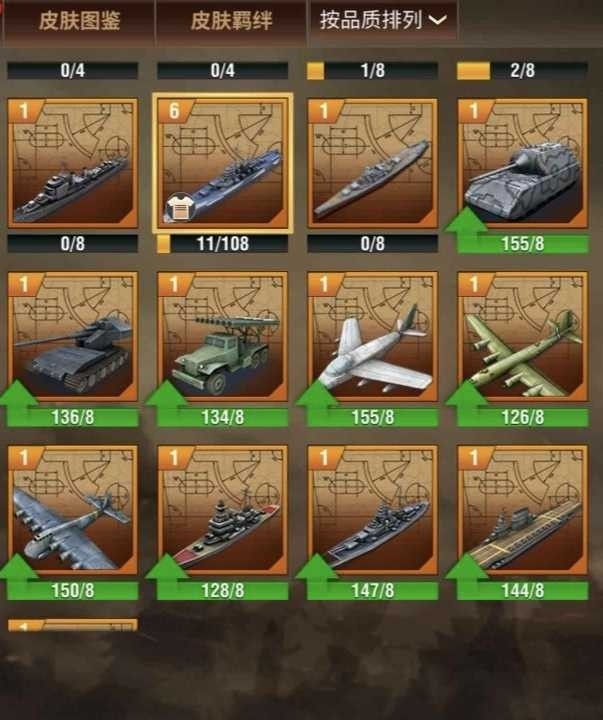Pick the warship card labeled 128/8
603x720 pixels.
(x=223, y=510)
